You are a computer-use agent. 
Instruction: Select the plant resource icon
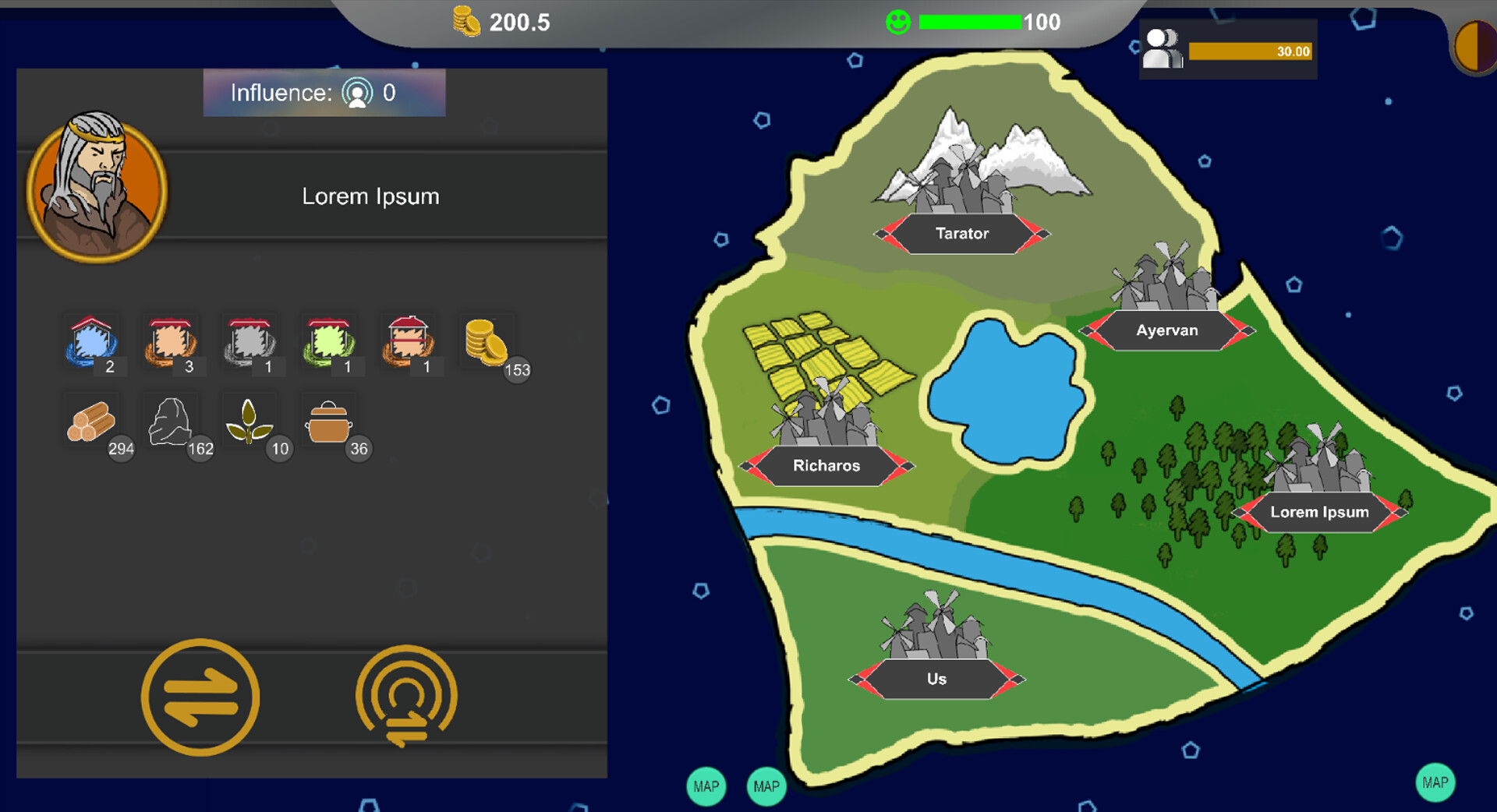(249, 423)
